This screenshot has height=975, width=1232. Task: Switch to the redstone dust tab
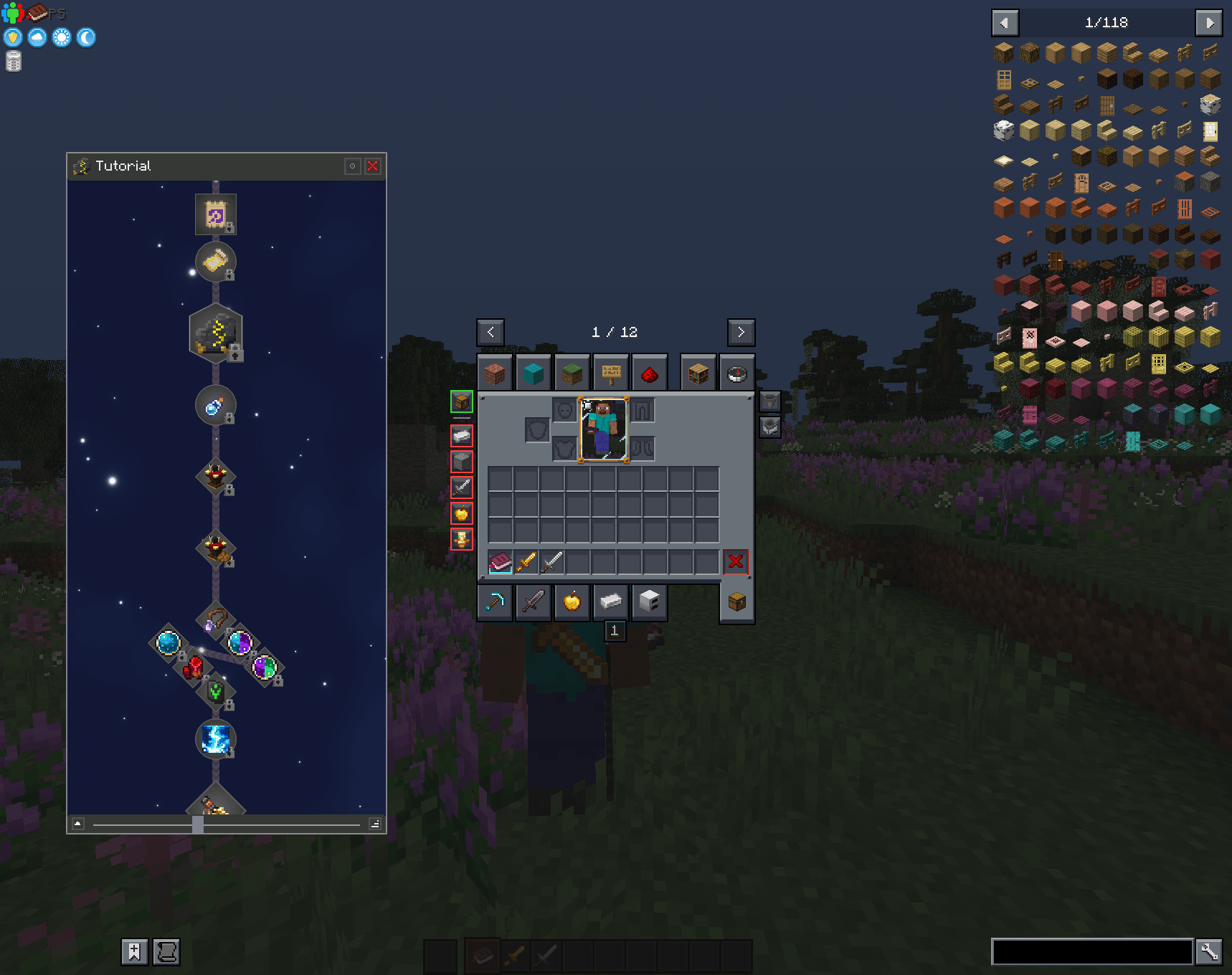(650, 373)
